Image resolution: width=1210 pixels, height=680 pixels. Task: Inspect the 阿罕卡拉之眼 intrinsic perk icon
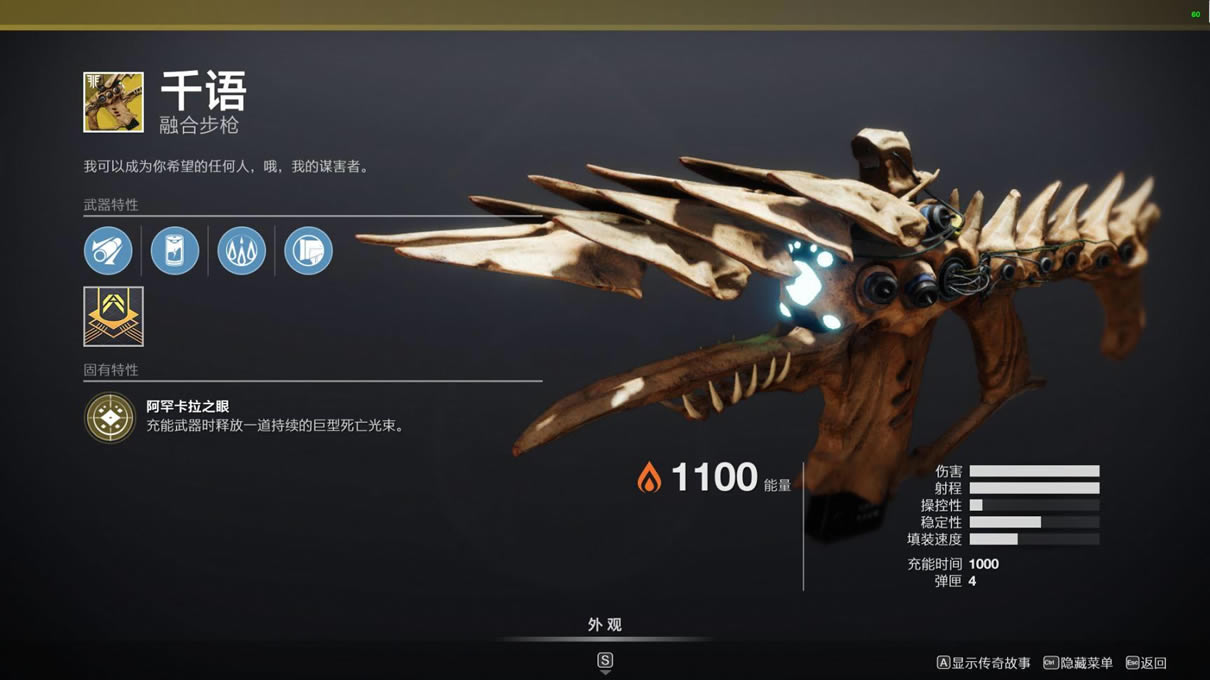[110, 417]
